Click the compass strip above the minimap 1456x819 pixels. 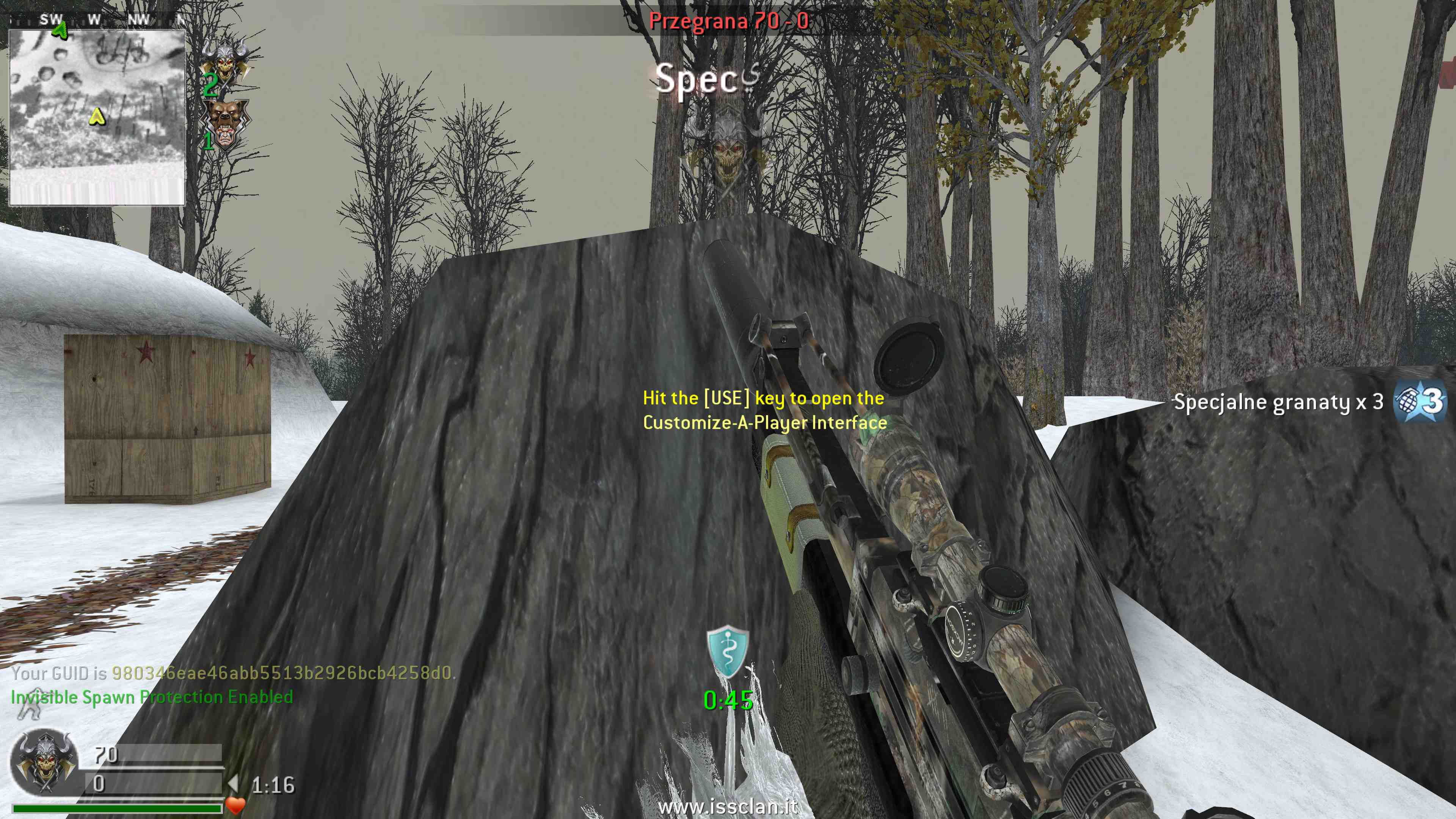[97, 20]
